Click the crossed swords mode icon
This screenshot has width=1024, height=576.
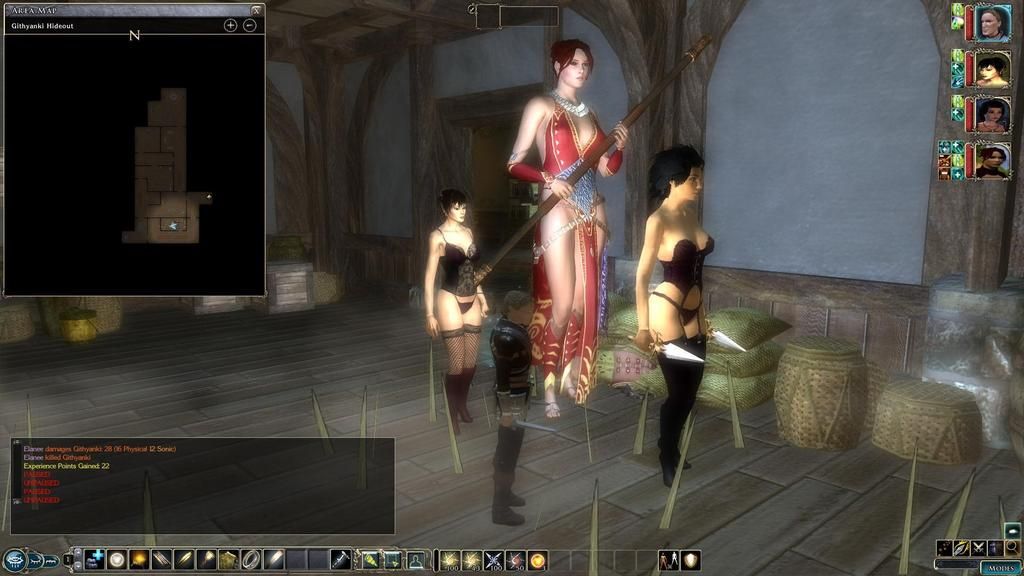click(x=978, y=548)
